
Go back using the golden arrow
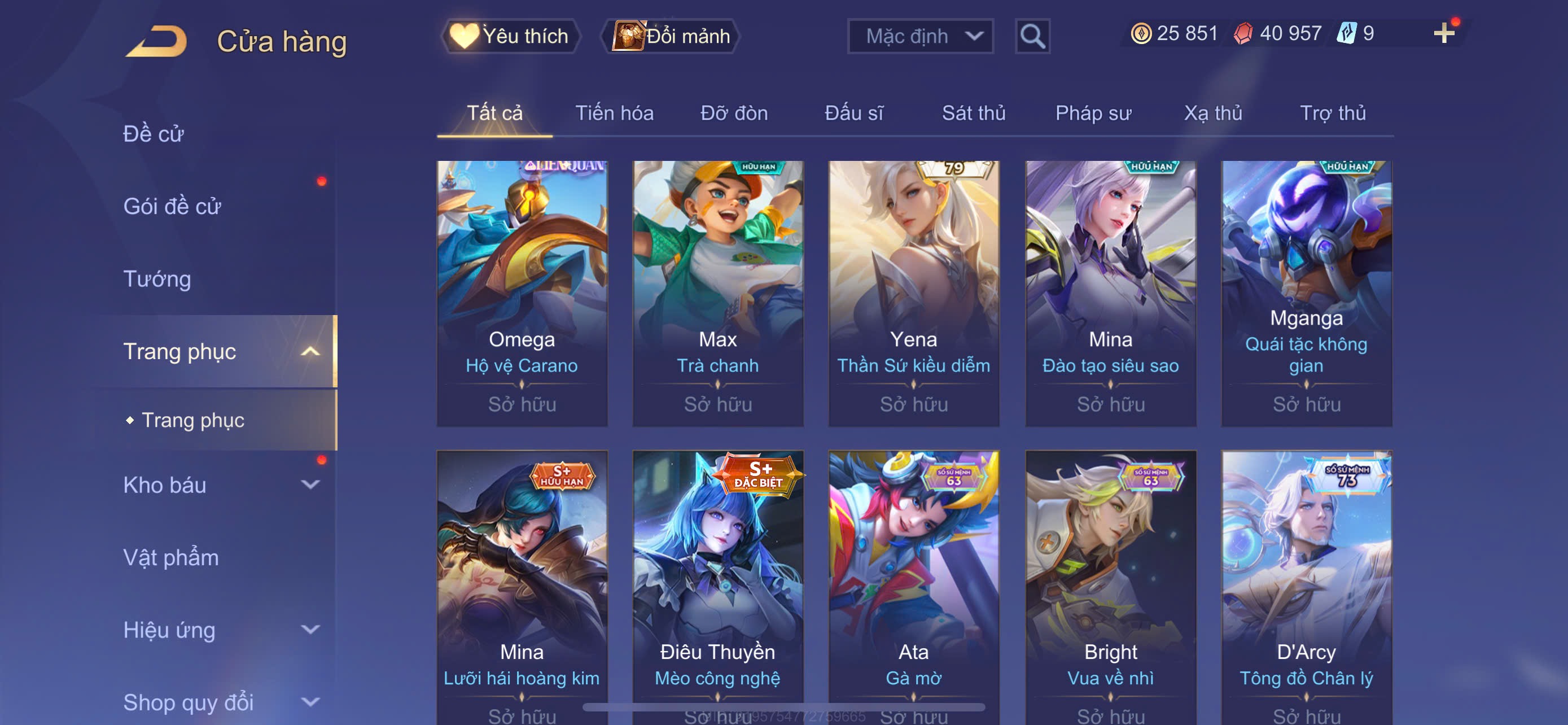tap(157, 41)
